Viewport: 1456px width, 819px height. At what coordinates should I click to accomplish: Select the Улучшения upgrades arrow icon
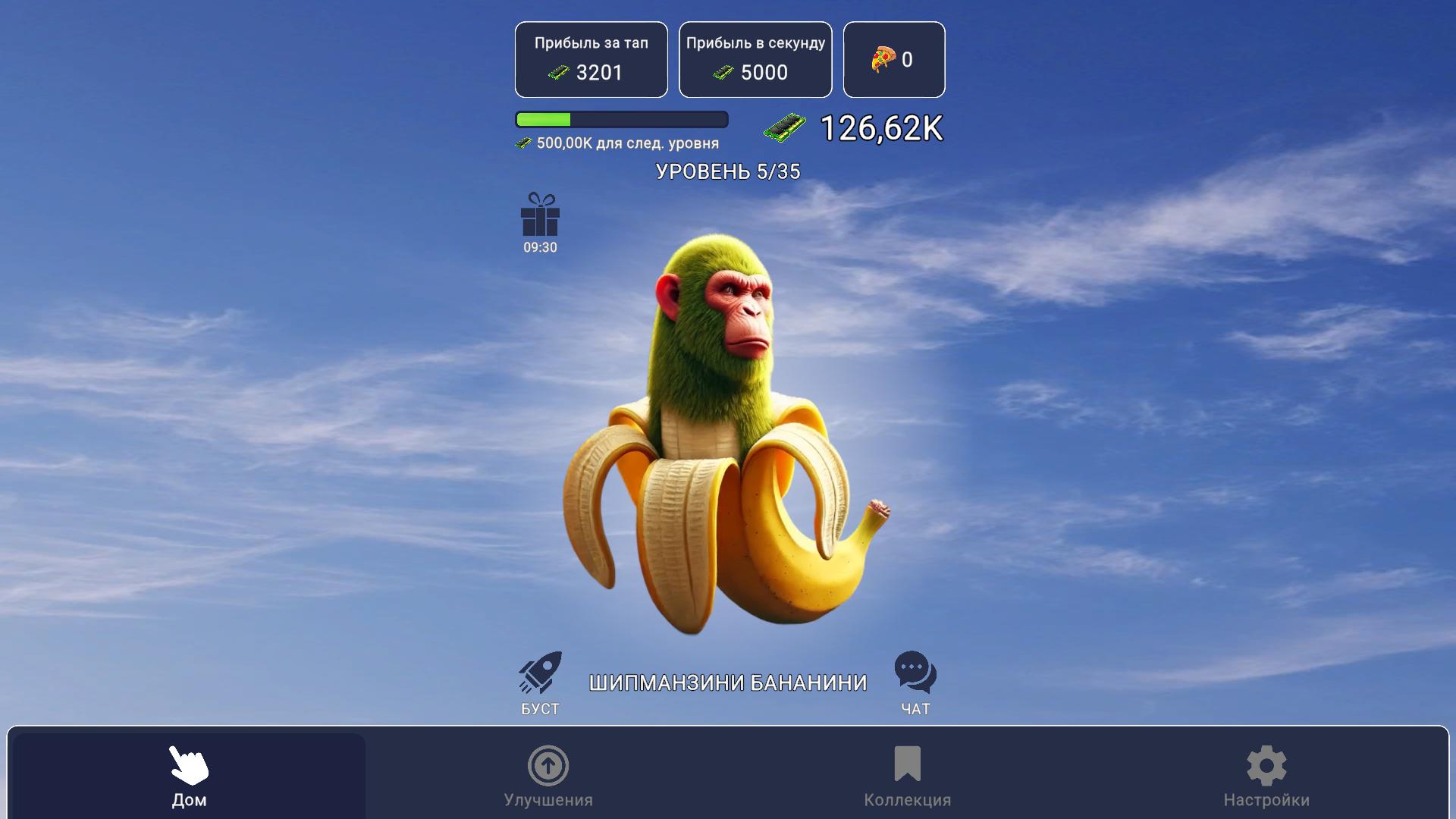coord(549,767)
